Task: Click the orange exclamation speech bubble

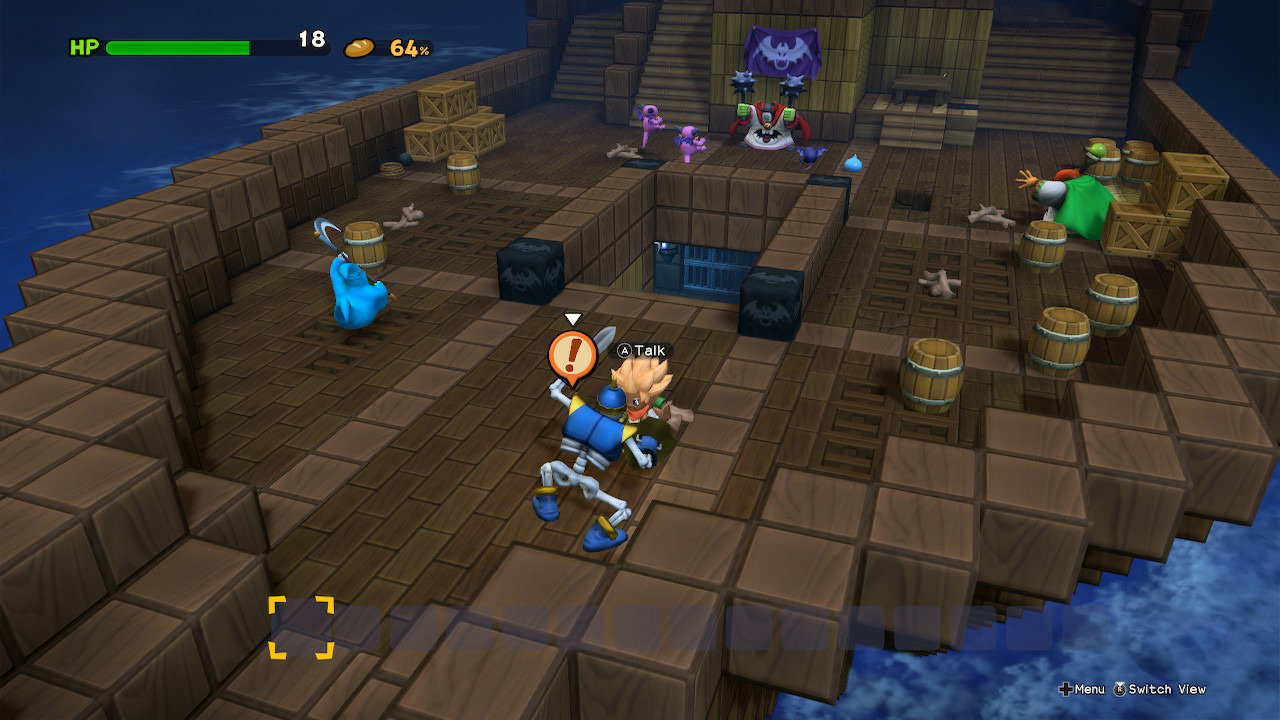Action: pos(572,355)
